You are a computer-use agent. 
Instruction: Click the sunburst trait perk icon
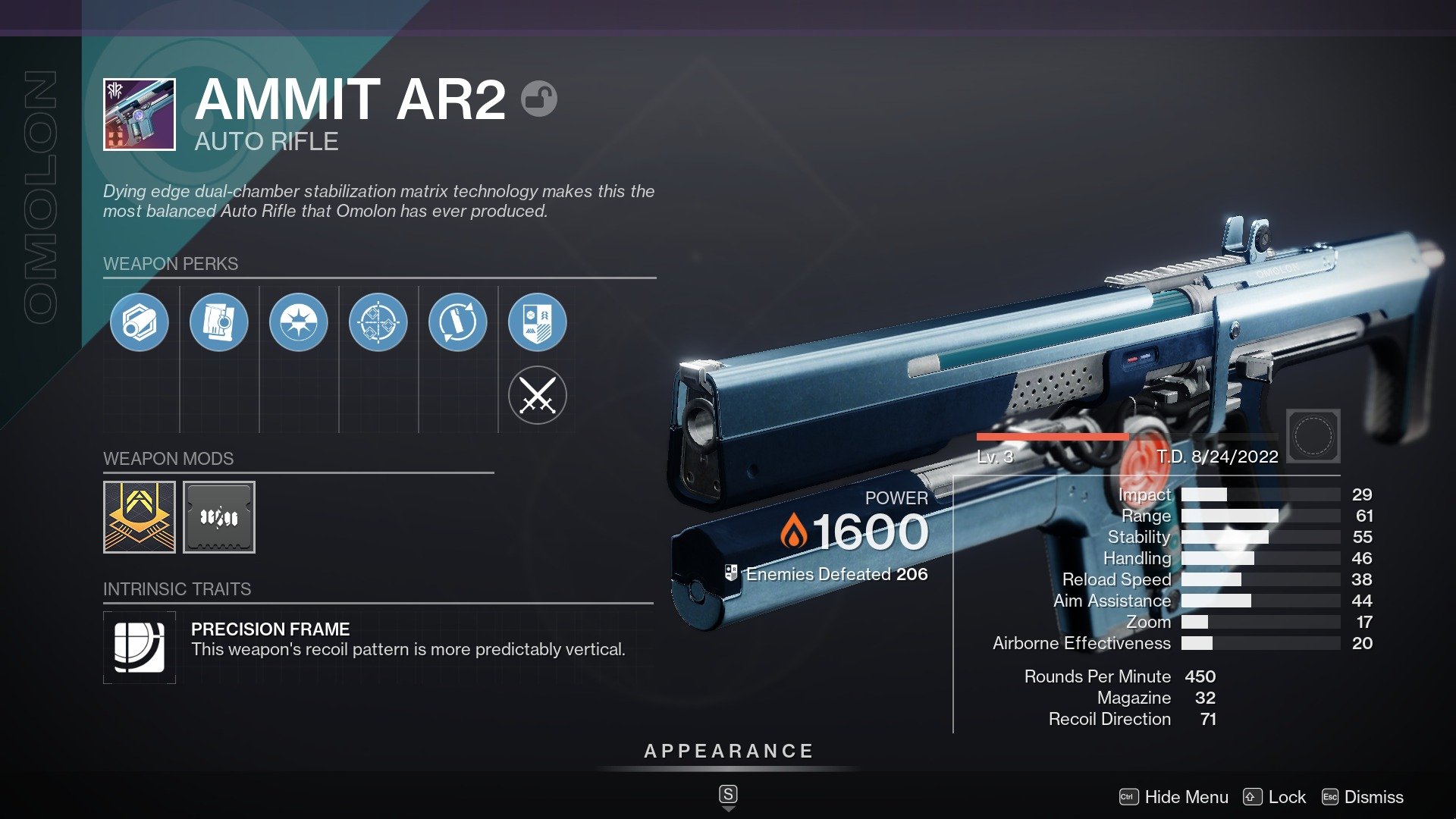pyautogui.click(x=299, y=322)
